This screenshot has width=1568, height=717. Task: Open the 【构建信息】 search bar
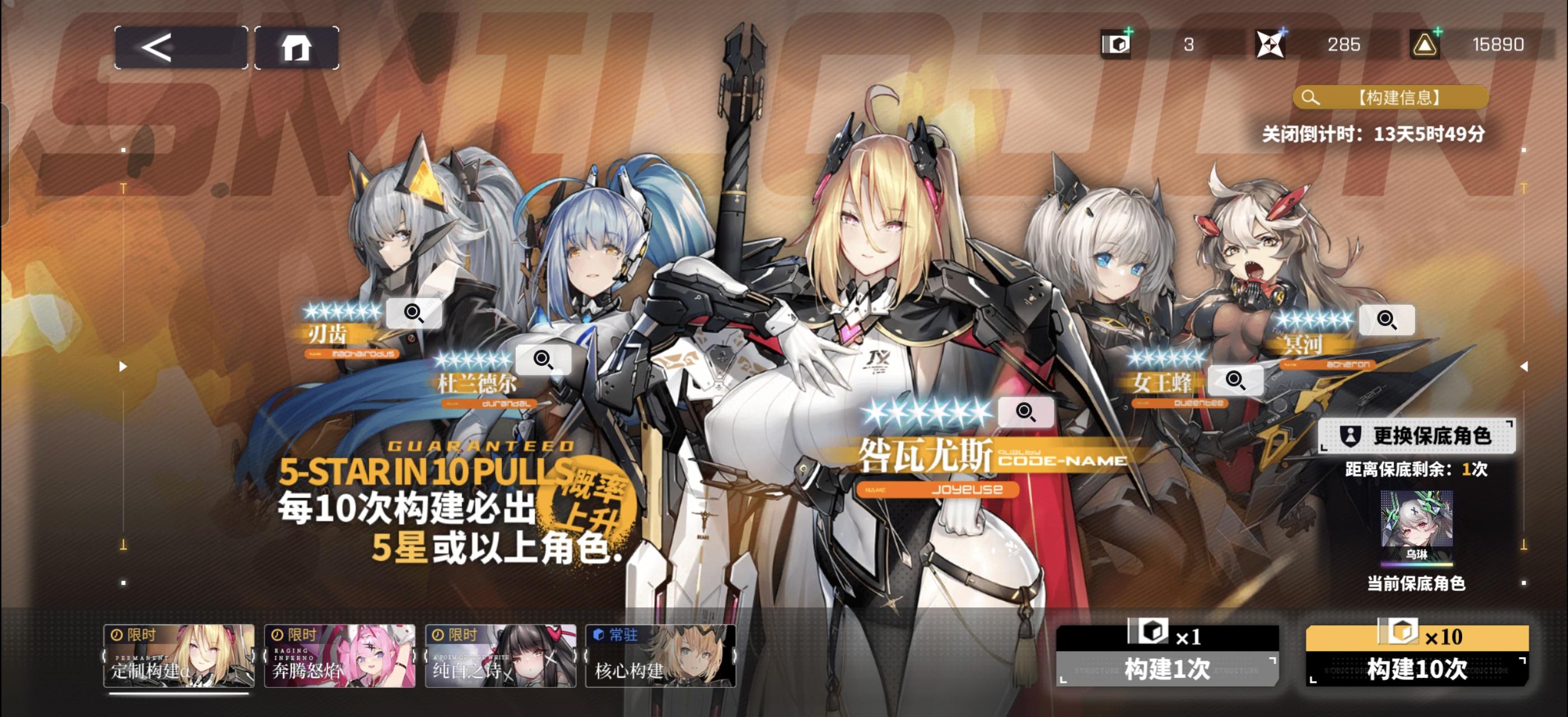click(1388, 96)
